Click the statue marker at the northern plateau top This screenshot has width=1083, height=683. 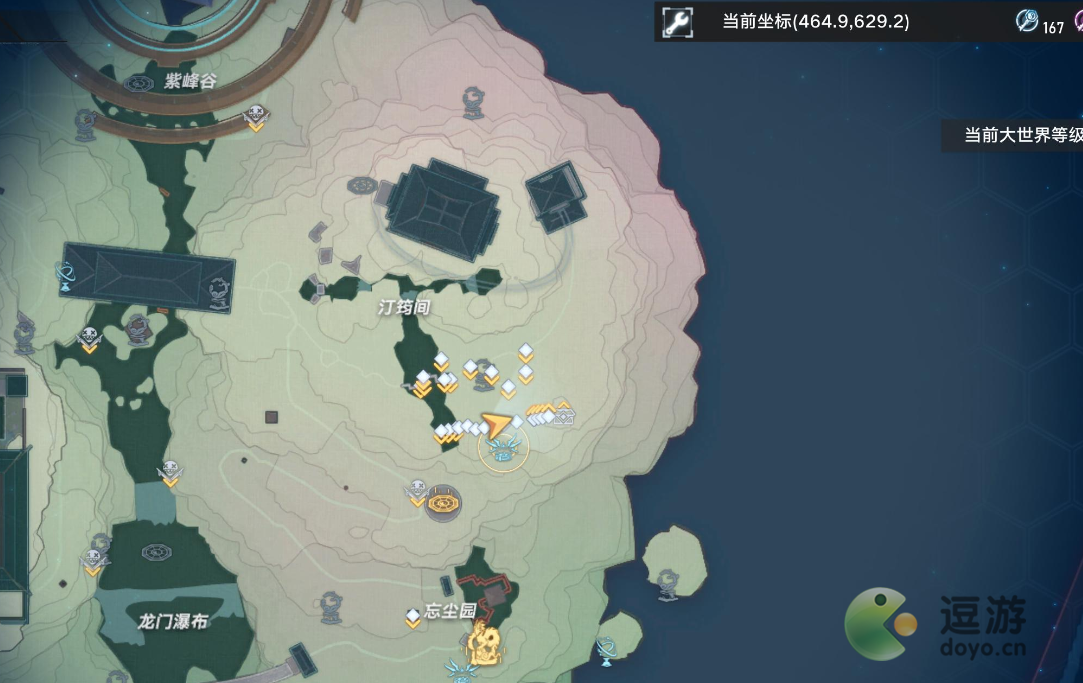point(474,101)
